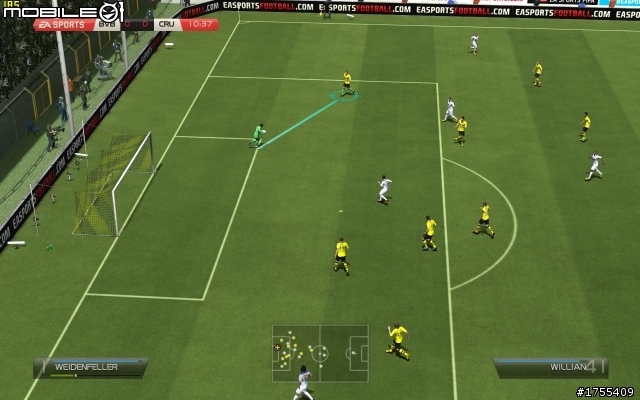Click the pitch radar minimap

[320, 351]
